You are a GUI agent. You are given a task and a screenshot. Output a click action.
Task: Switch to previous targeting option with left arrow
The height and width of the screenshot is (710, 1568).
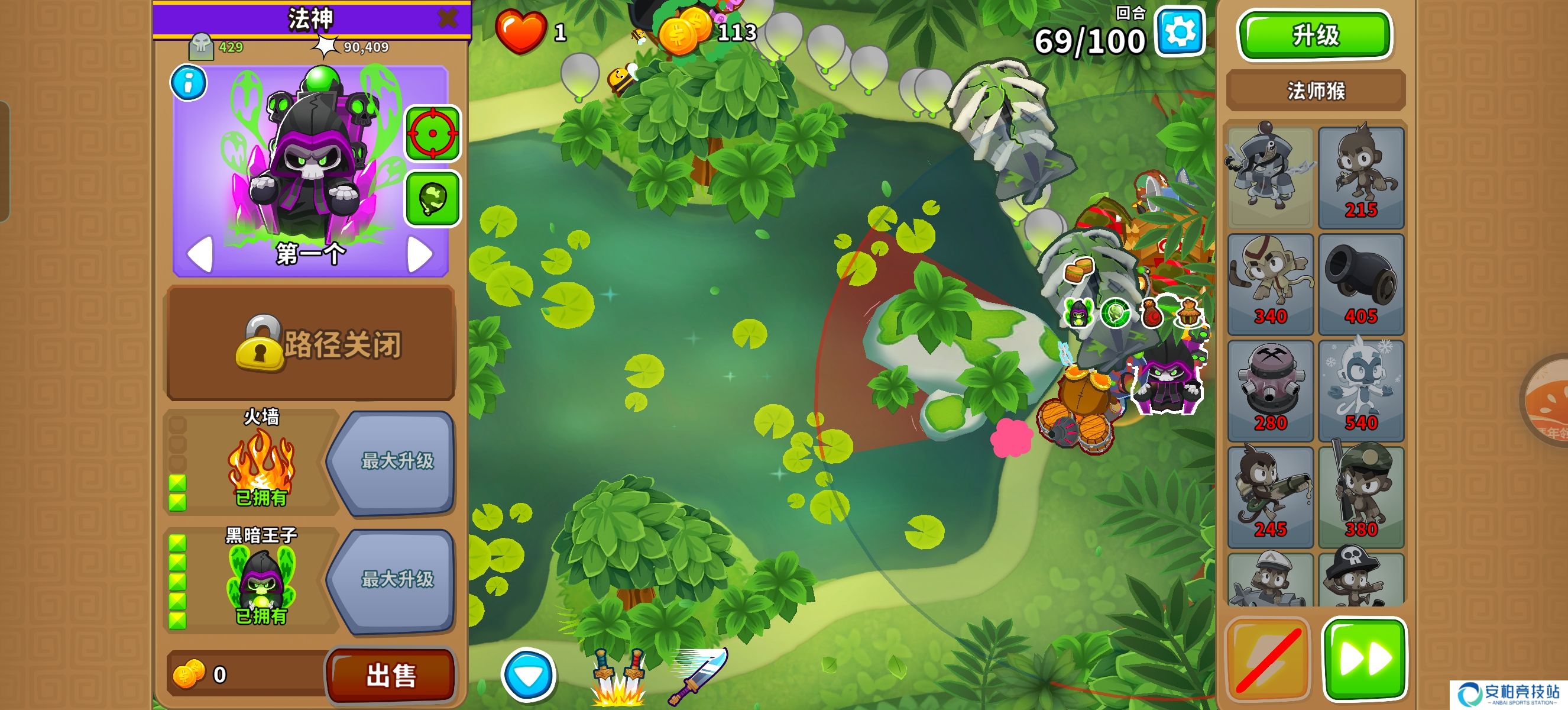click(200, 254)
